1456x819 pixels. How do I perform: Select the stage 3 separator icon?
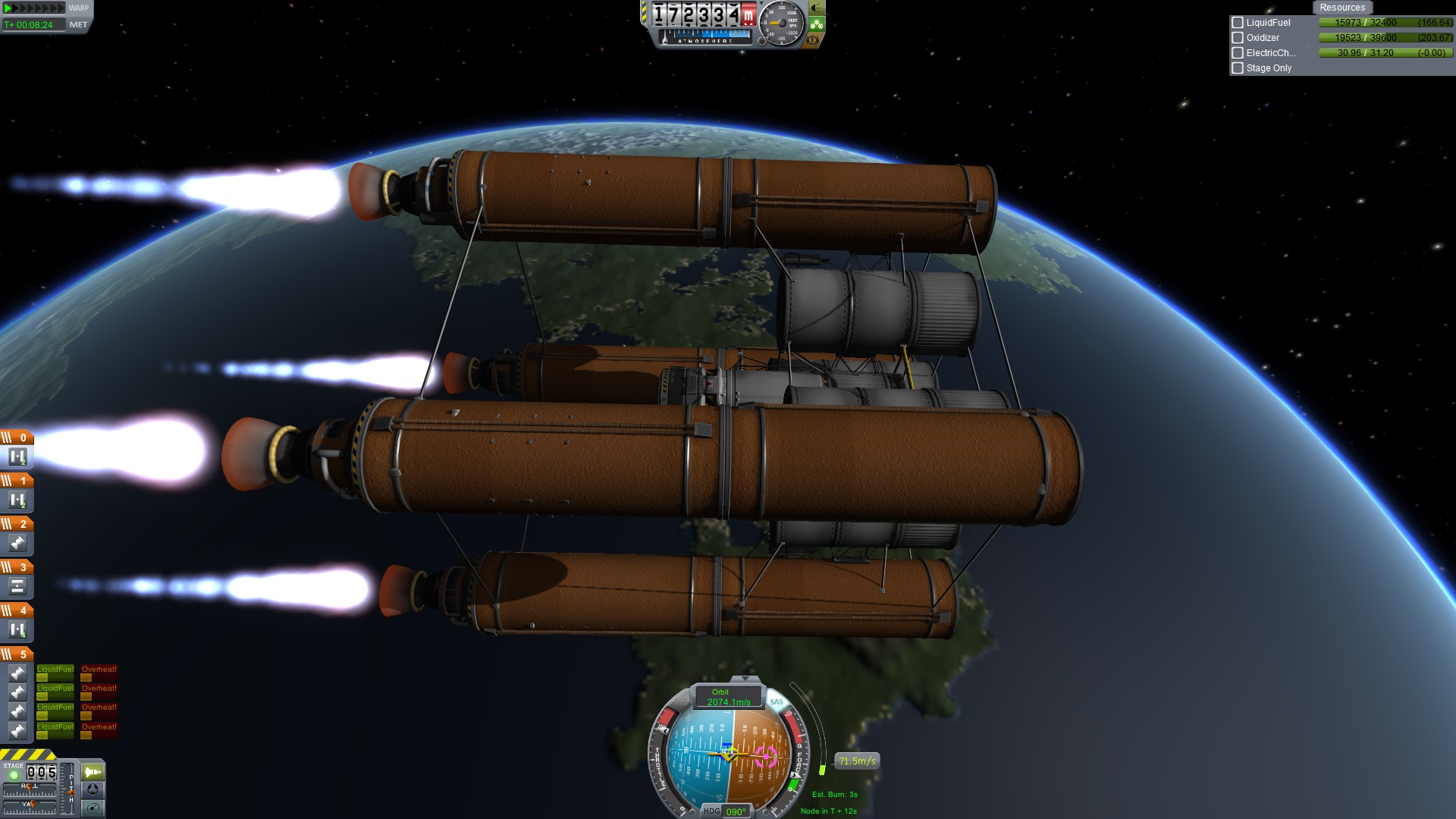click(17, 586)
